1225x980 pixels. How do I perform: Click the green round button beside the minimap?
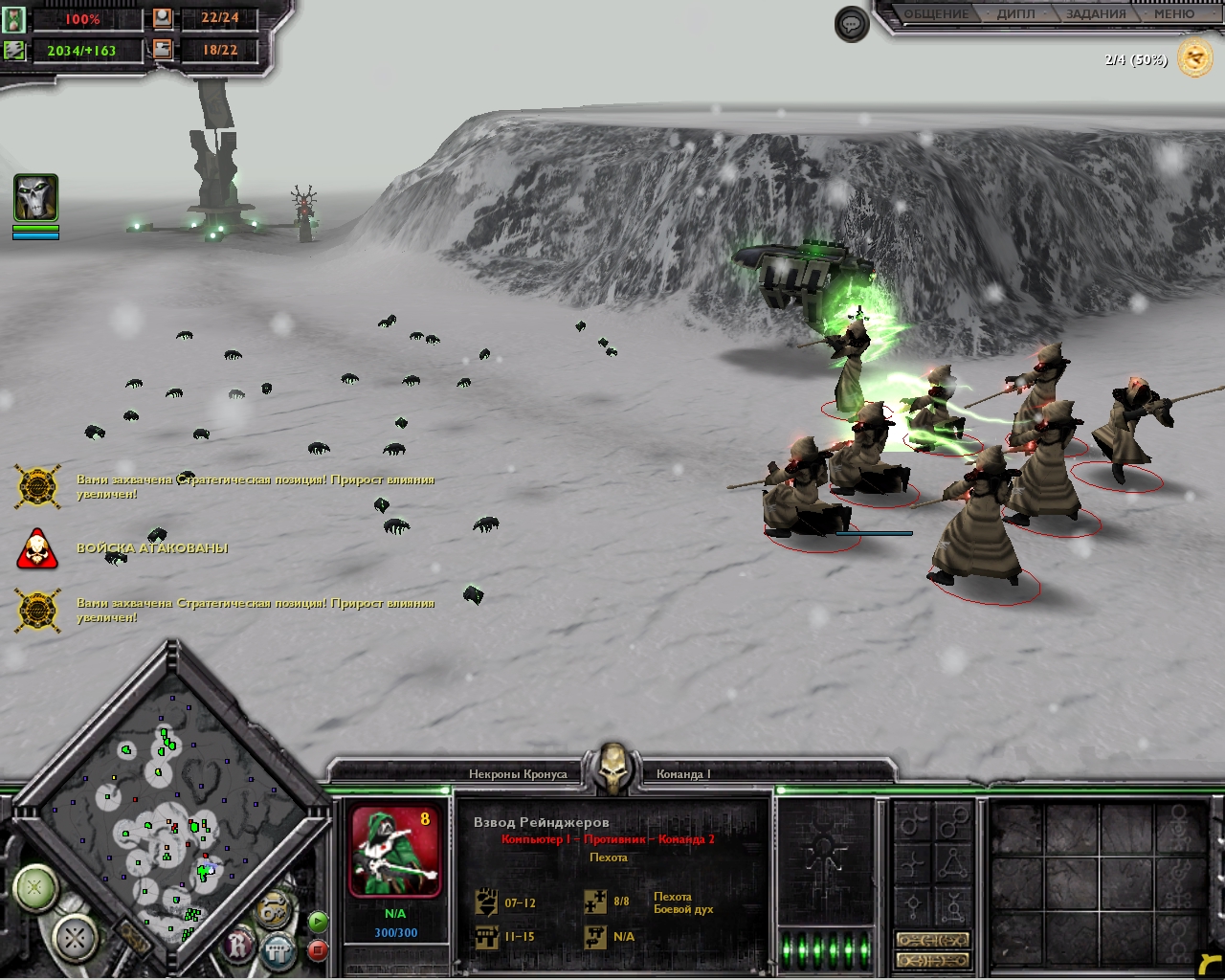[35, 887]
